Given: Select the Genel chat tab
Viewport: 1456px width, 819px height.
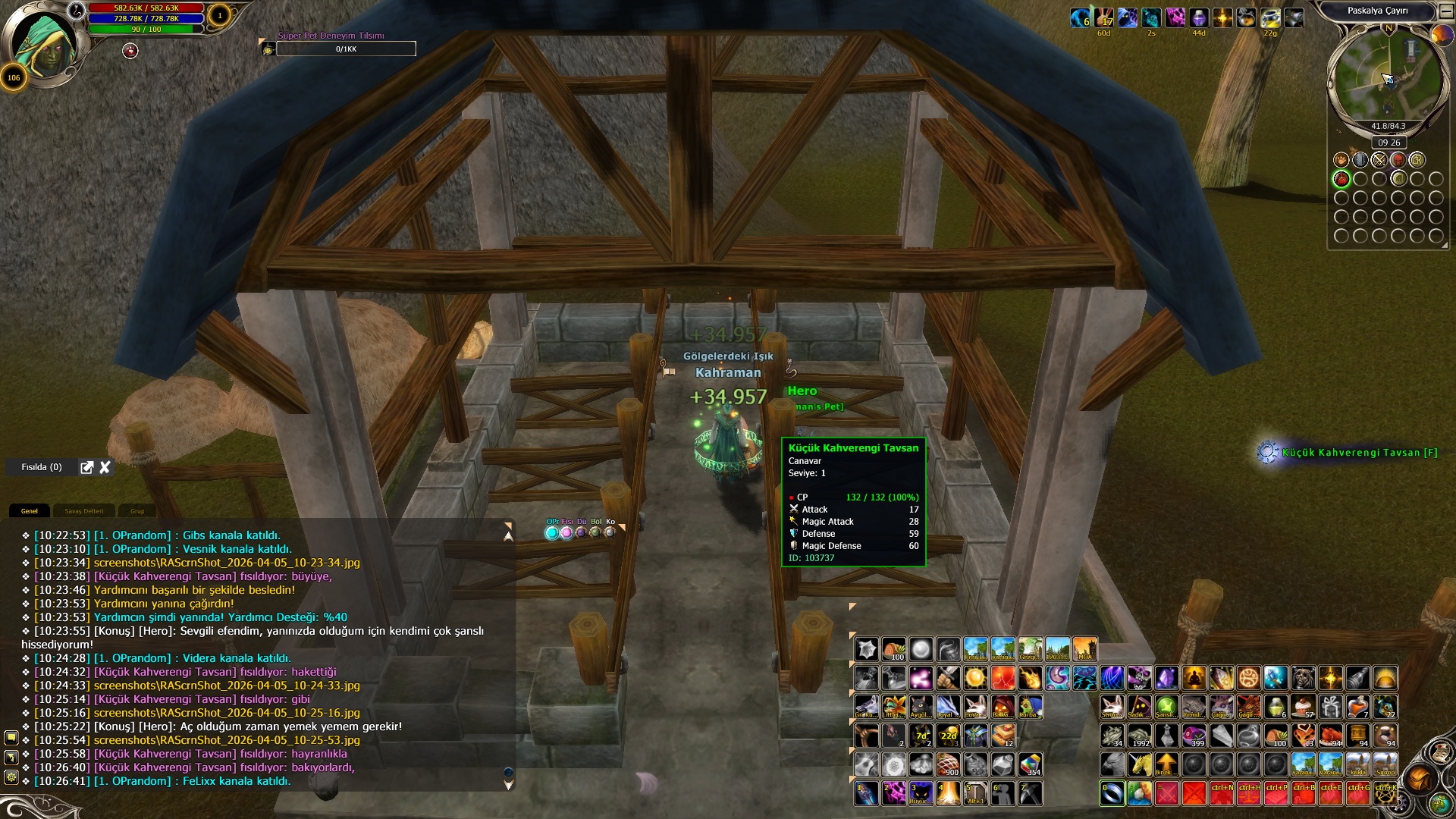Looking at the screenshot, I should pos(30,511).
